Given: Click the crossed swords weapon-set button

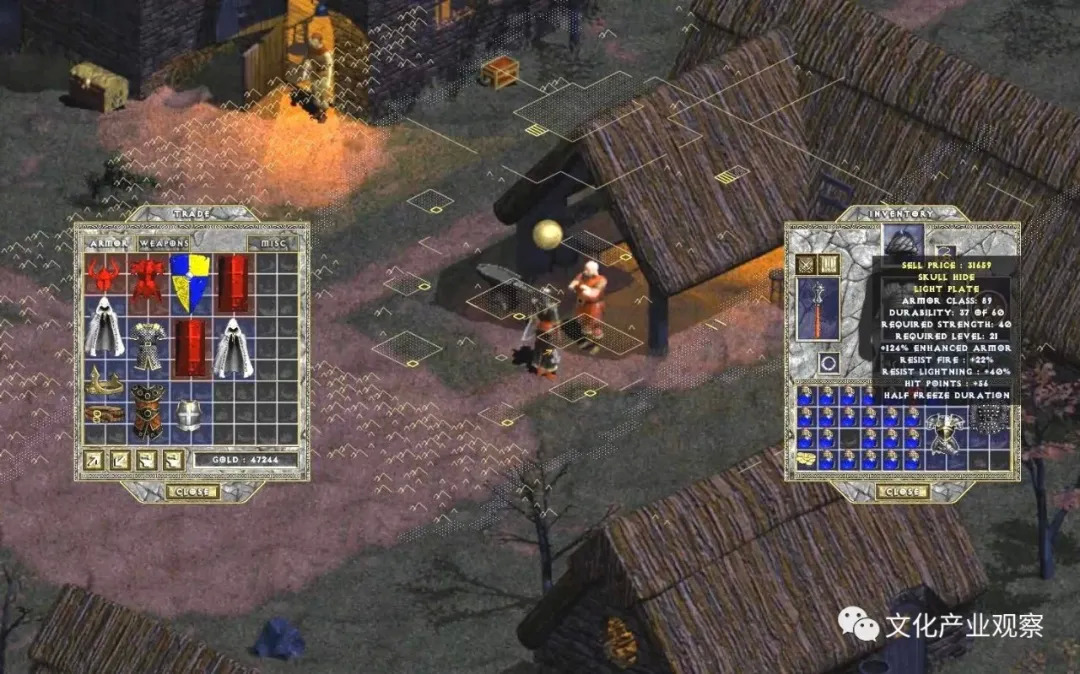Looking at the screenshot, I should (806, 264).
